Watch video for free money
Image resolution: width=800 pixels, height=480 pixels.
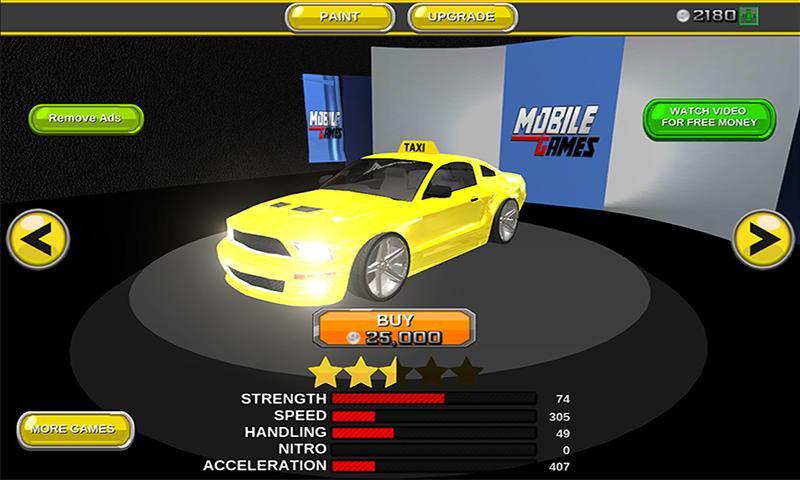tap(708, 117)
